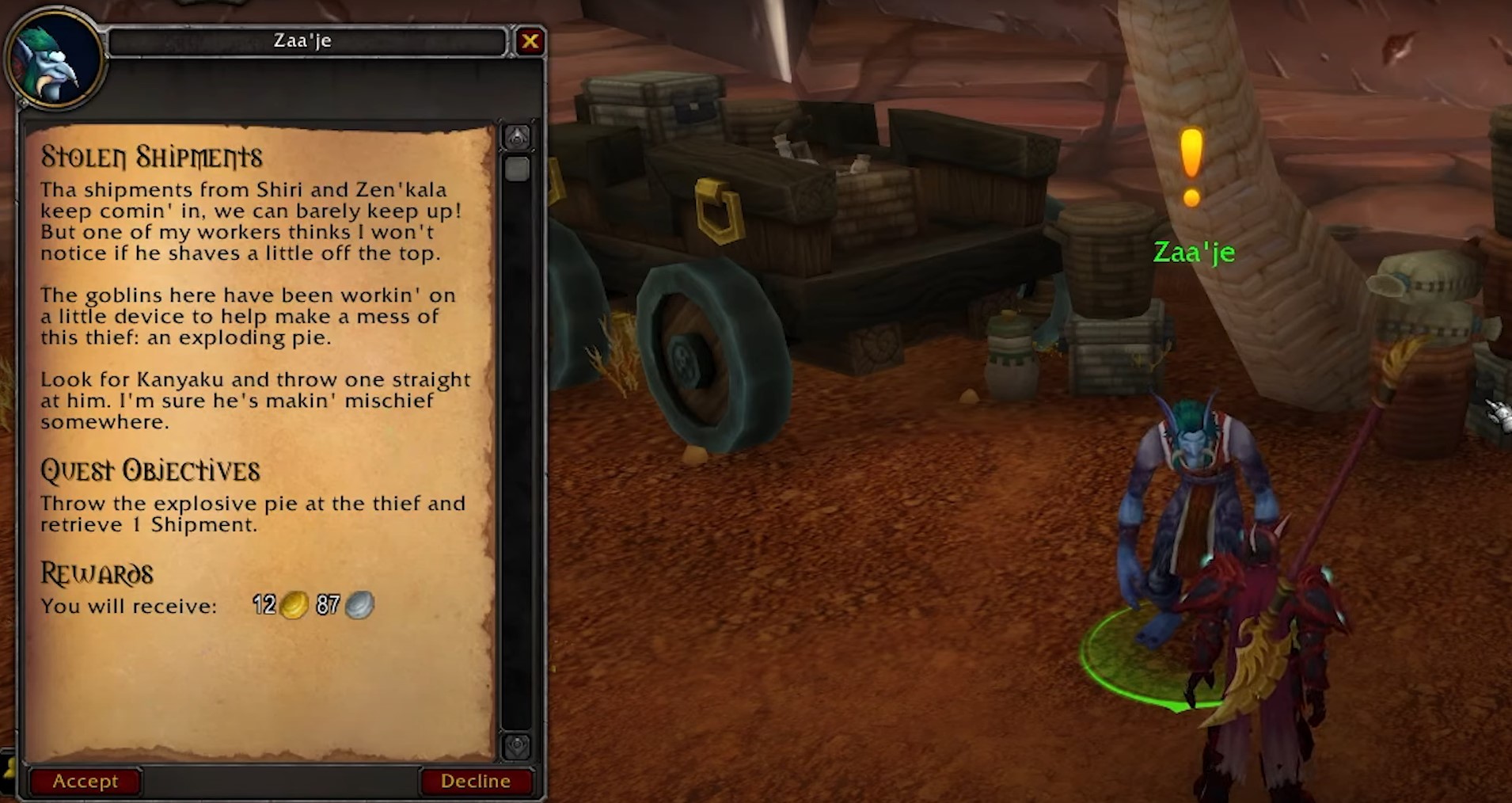This screenshot has height=803, width=1512.
Task: Decline the quest from Zaa'je
Action: [x=475, y=781]
